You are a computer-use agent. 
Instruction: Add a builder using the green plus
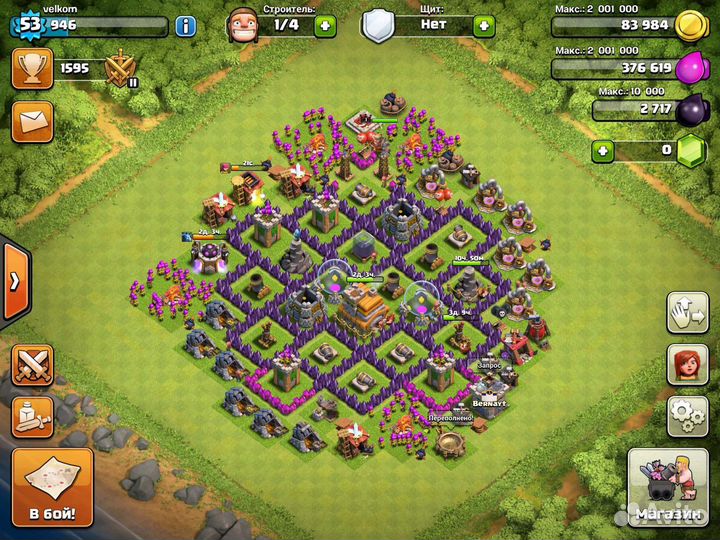[x=325, y=25]
